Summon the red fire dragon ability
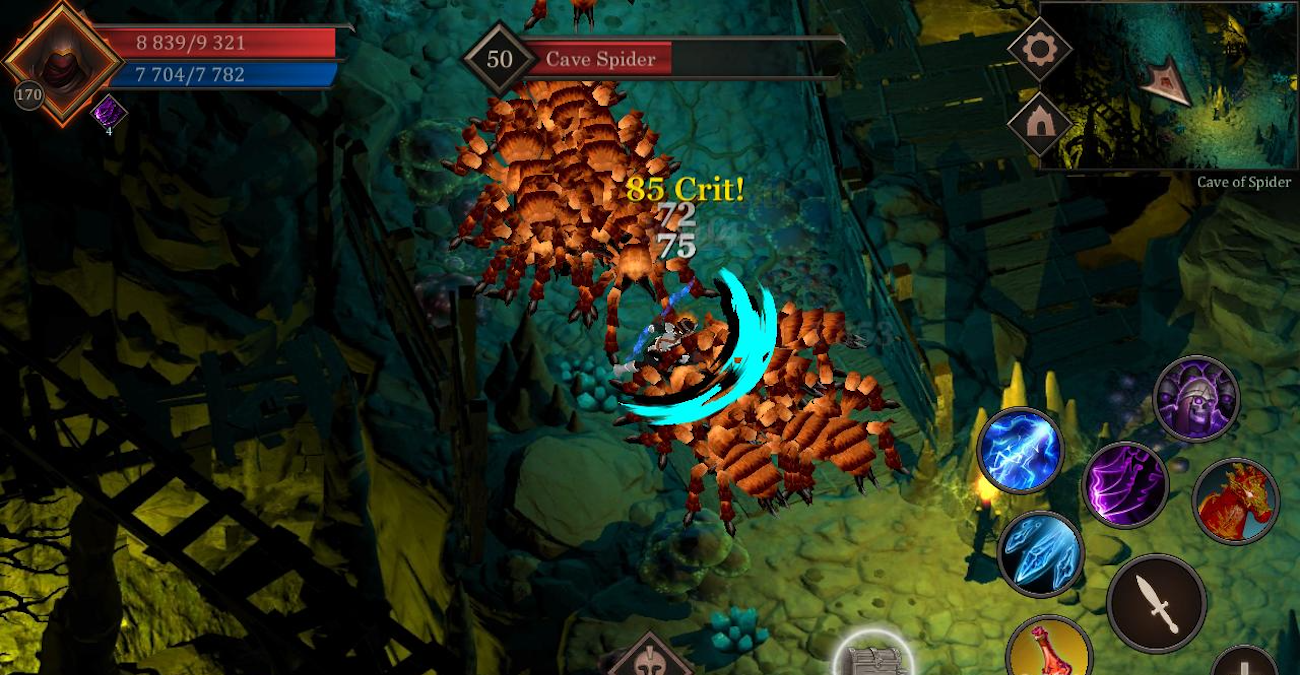 pyautogui.click(x=1236, y=501)
